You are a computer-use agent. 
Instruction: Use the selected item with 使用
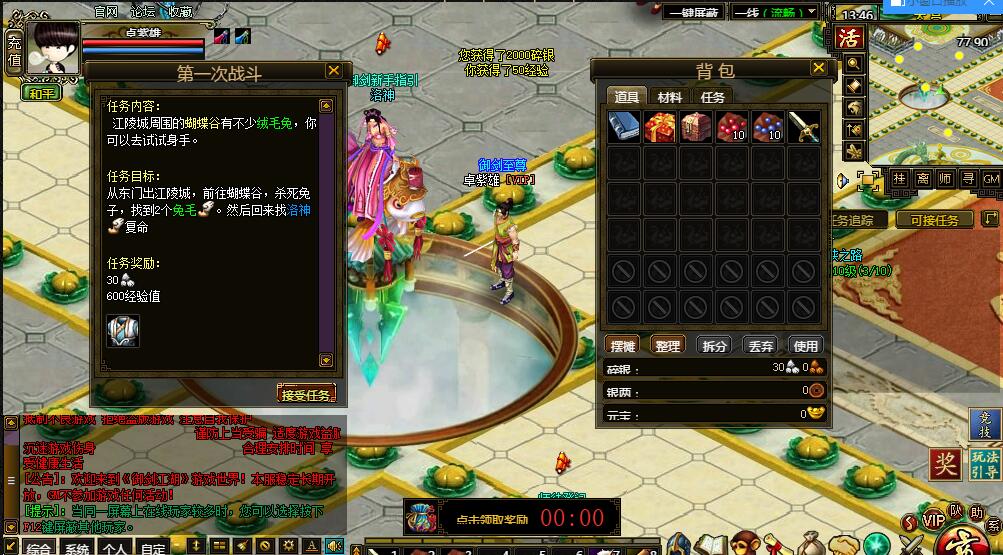[x=804, y=345]
